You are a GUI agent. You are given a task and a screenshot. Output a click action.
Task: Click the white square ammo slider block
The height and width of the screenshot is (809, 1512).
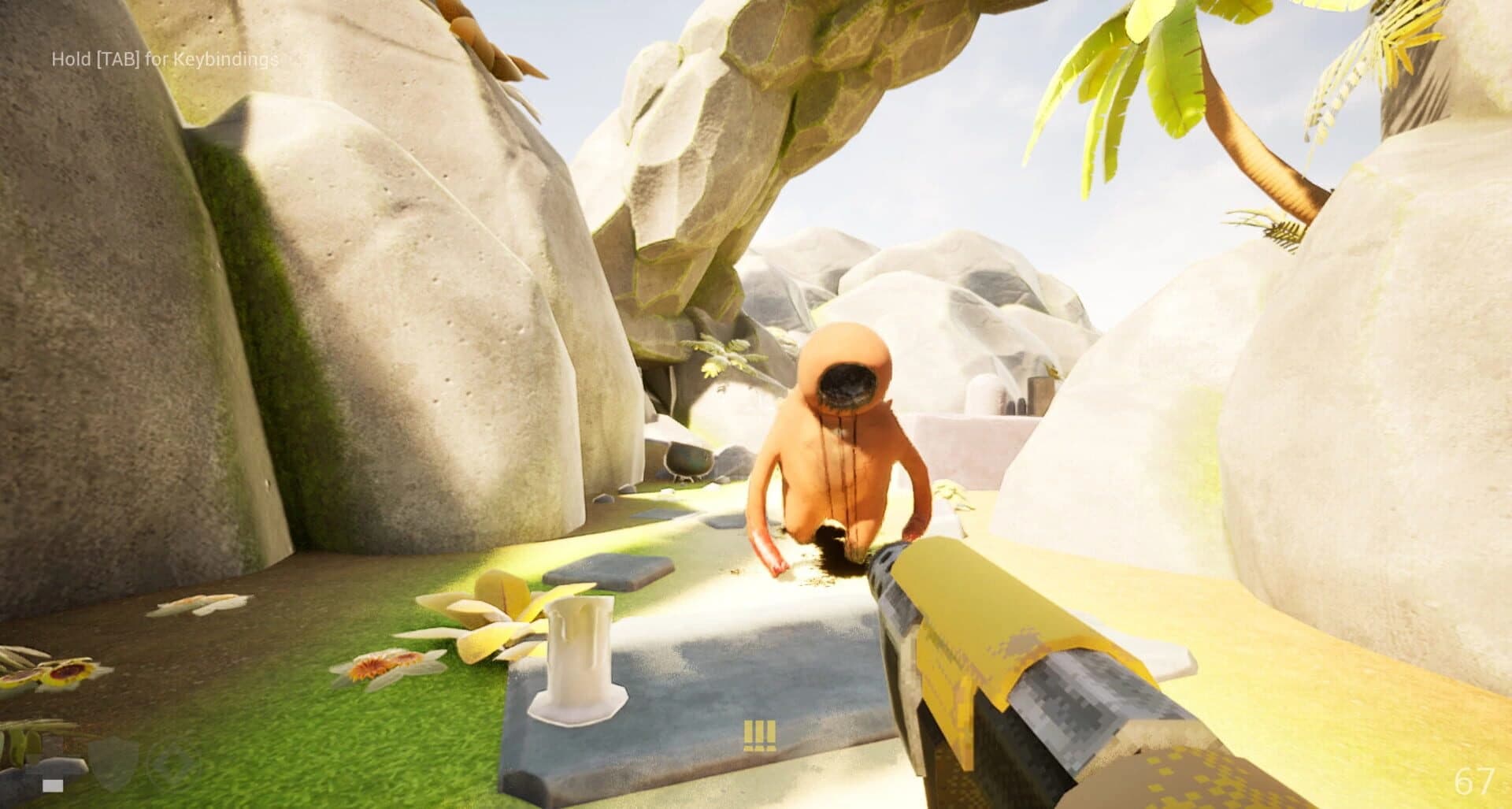click(x=53, y=786)
